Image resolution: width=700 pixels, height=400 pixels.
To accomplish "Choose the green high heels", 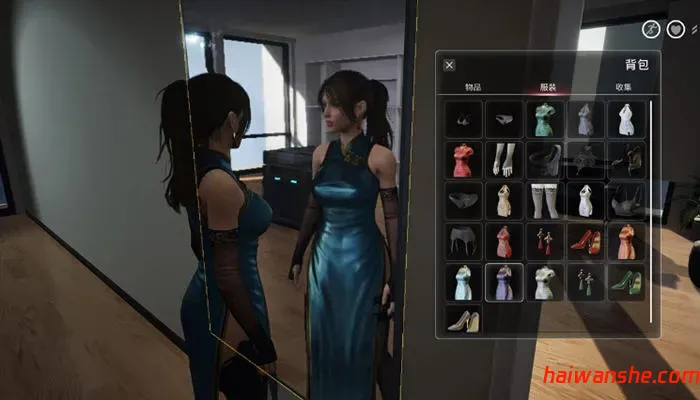I will point(627,282).
